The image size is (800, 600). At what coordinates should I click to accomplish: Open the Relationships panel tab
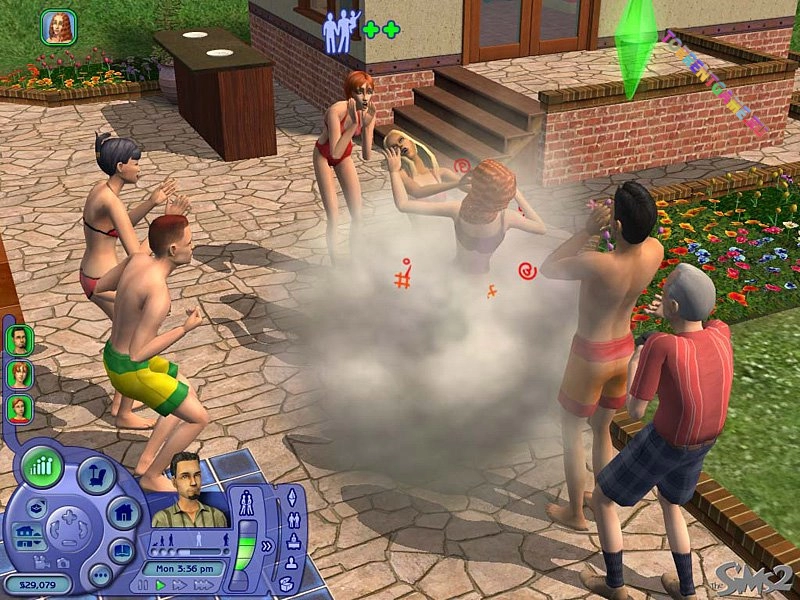(x=294, y=520)
